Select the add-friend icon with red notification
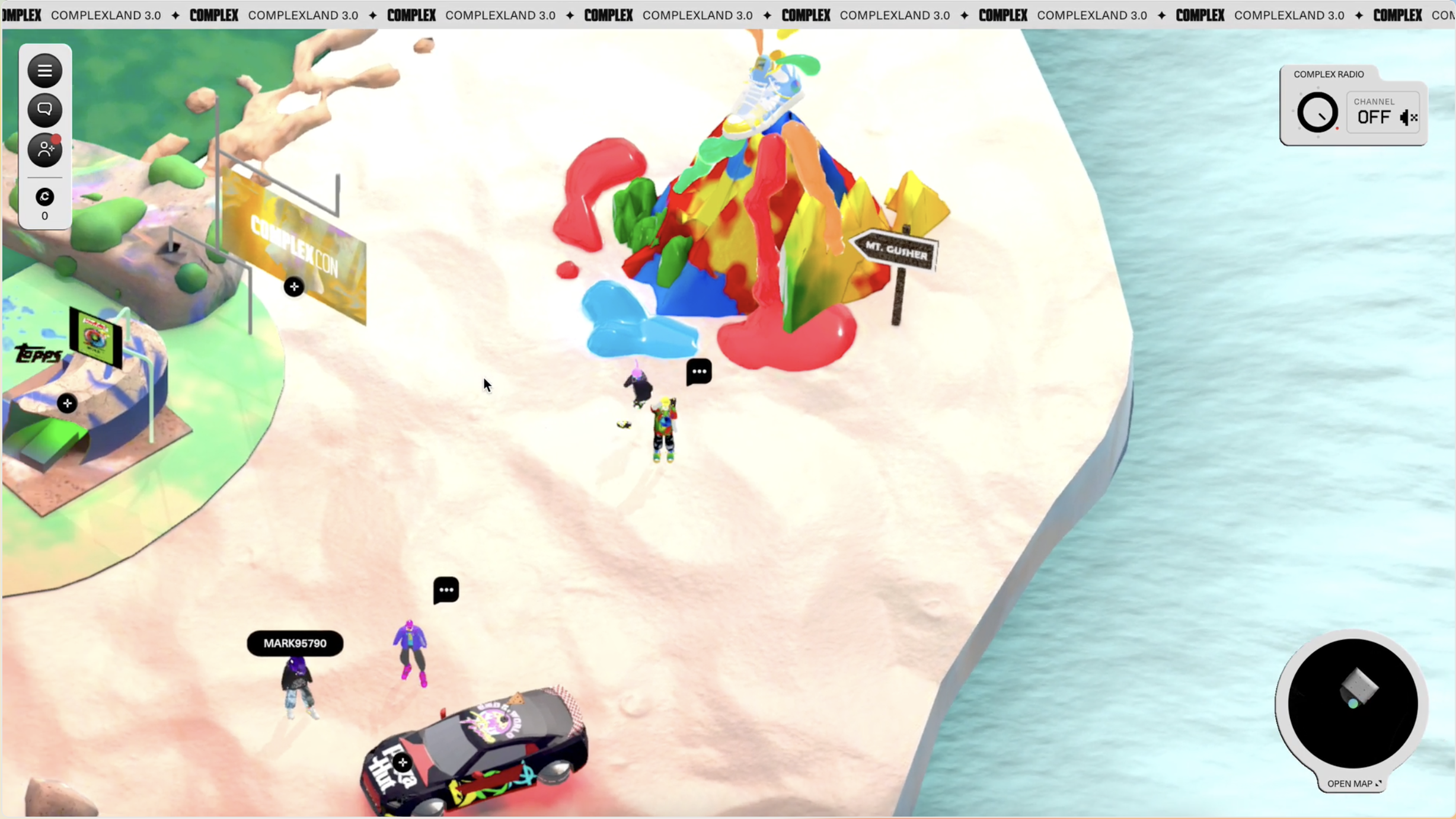Screen dimensions: 1456x819 tap(44, 149)
